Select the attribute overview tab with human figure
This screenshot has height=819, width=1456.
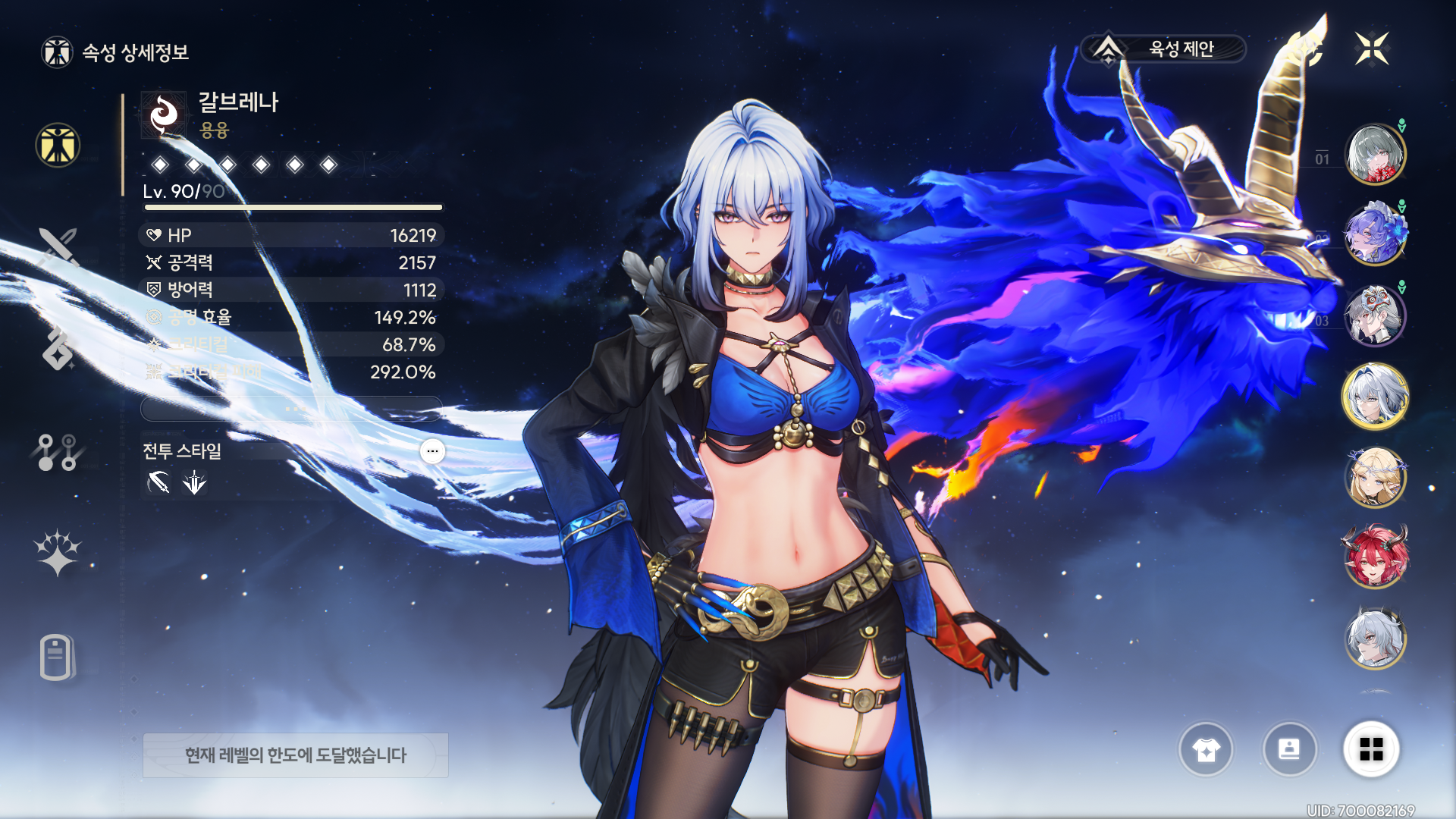coord(58,145)
